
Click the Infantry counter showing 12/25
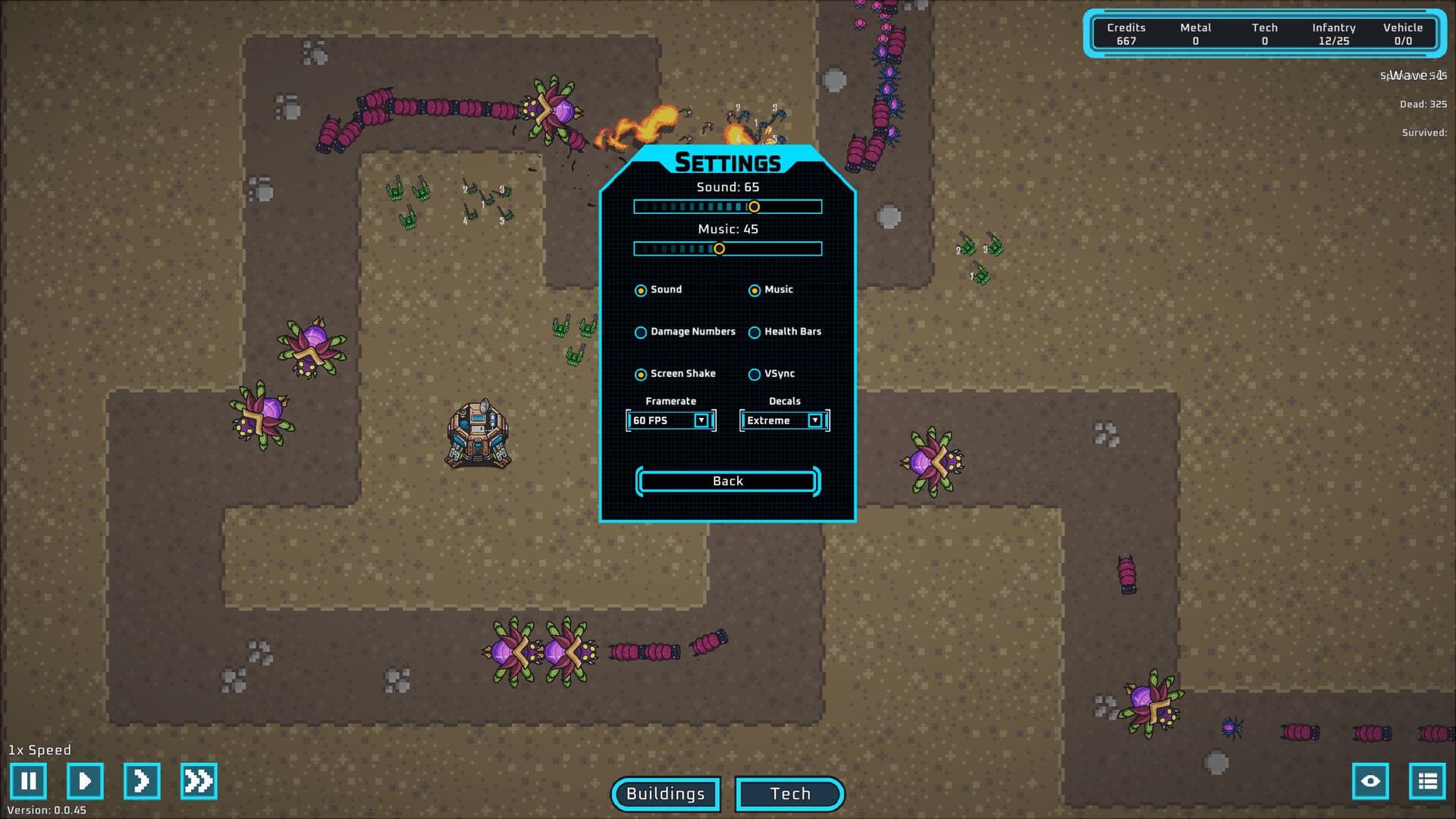click(1335, 34)
